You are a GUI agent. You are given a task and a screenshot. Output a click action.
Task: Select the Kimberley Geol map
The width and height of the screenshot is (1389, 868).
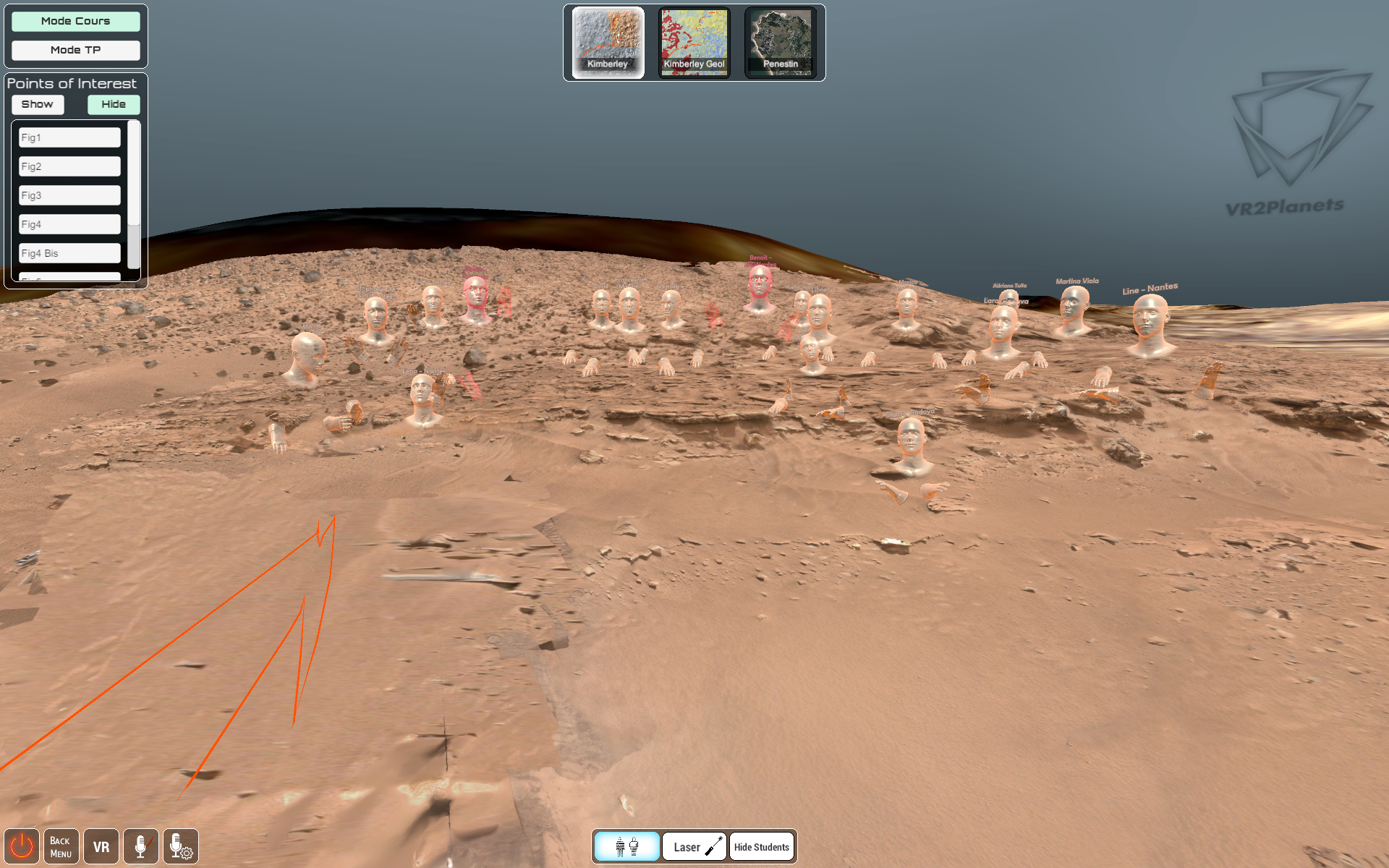(694, 42)
